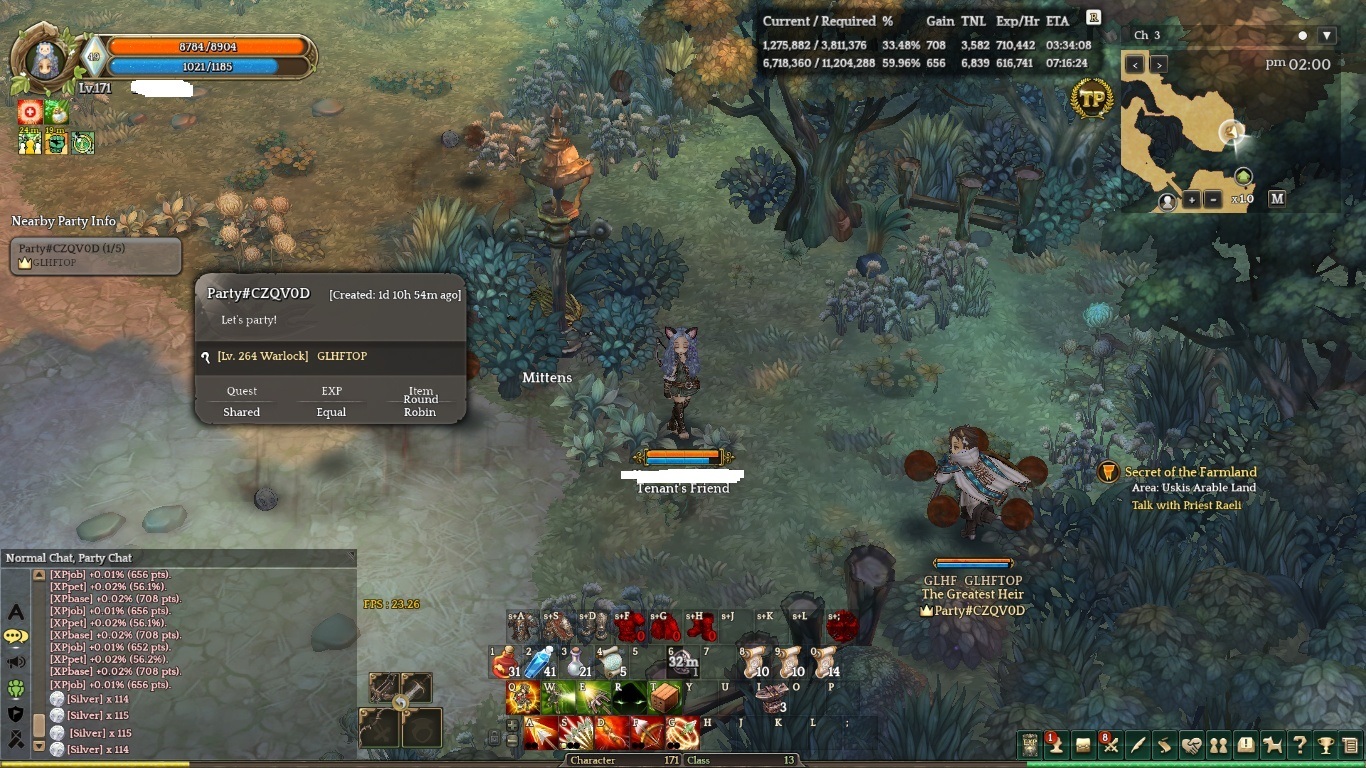The image size is (1366, 768).
Task: Open the trophy achievements menu icon
Action: click(1325, 745)
